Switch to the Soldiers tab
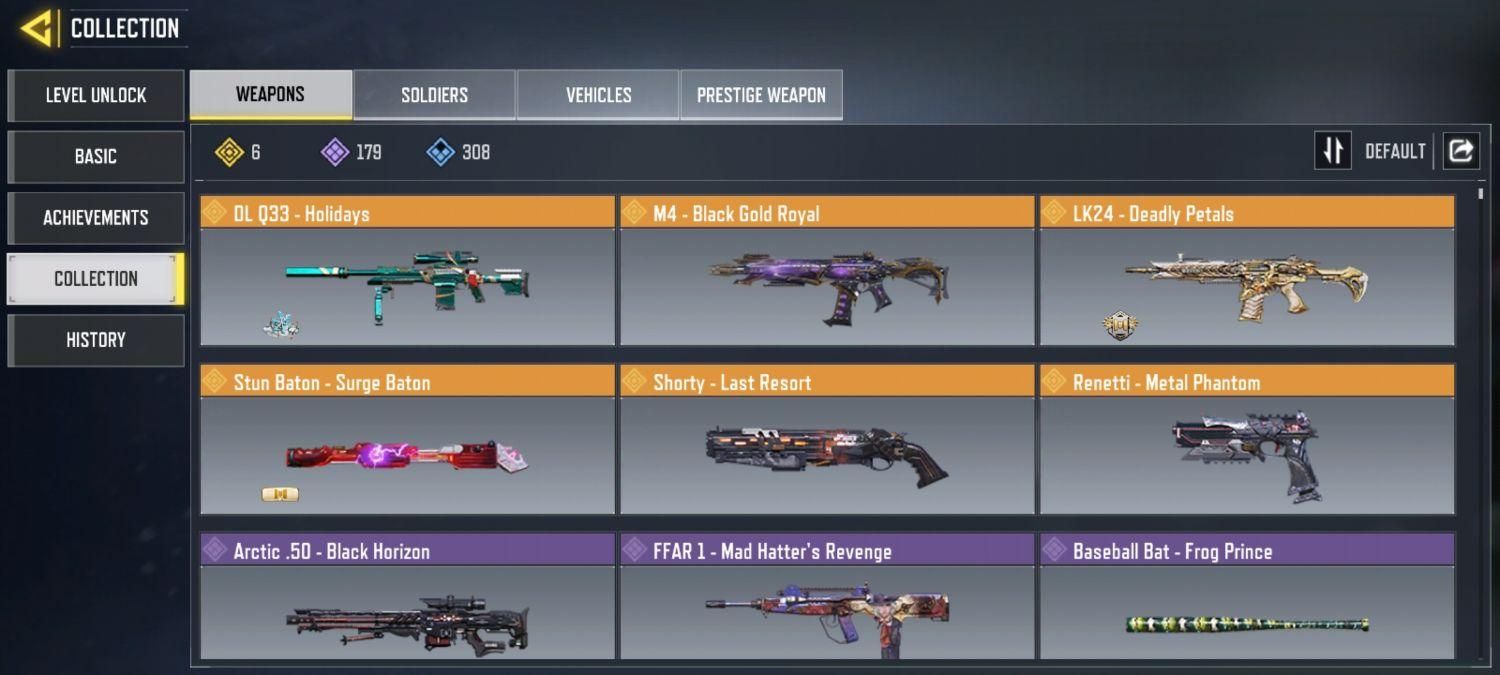The width and height of the screenshot is (1500, 675). coord(434,95)
